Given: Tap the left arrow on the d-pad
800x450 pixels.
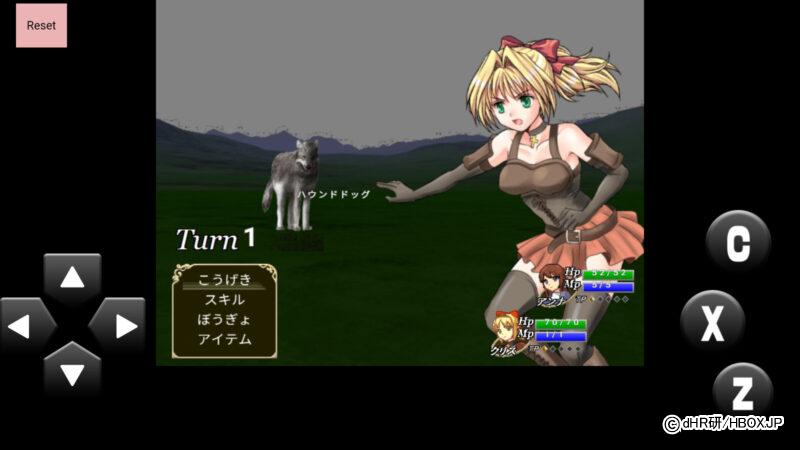Looking at the screenshot, I should point(27,326).
